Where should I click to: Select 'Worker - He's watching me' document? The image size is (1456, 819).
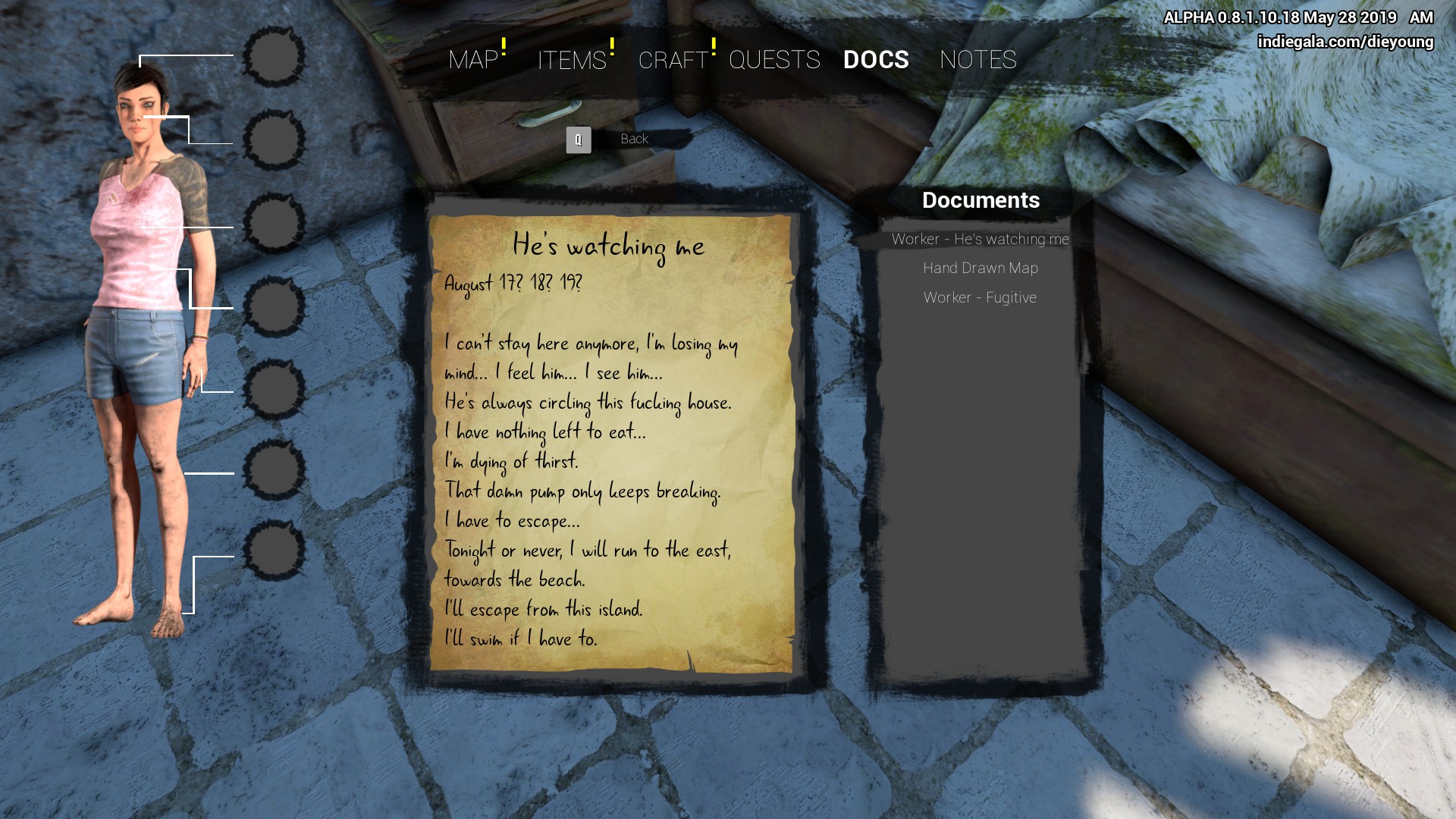pyautogui.click(x=980, y=240)
